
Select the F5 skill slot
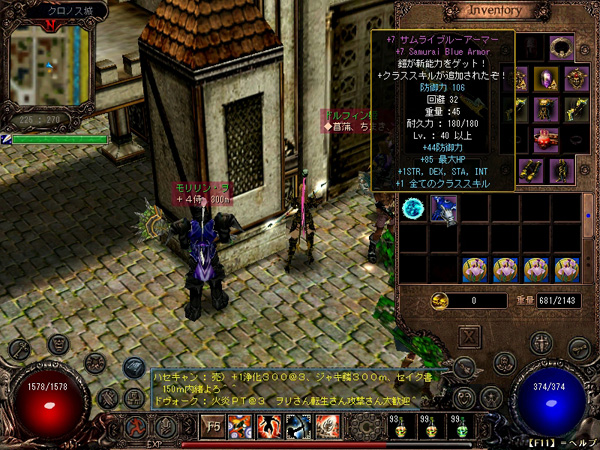click(x=213, y=425)
